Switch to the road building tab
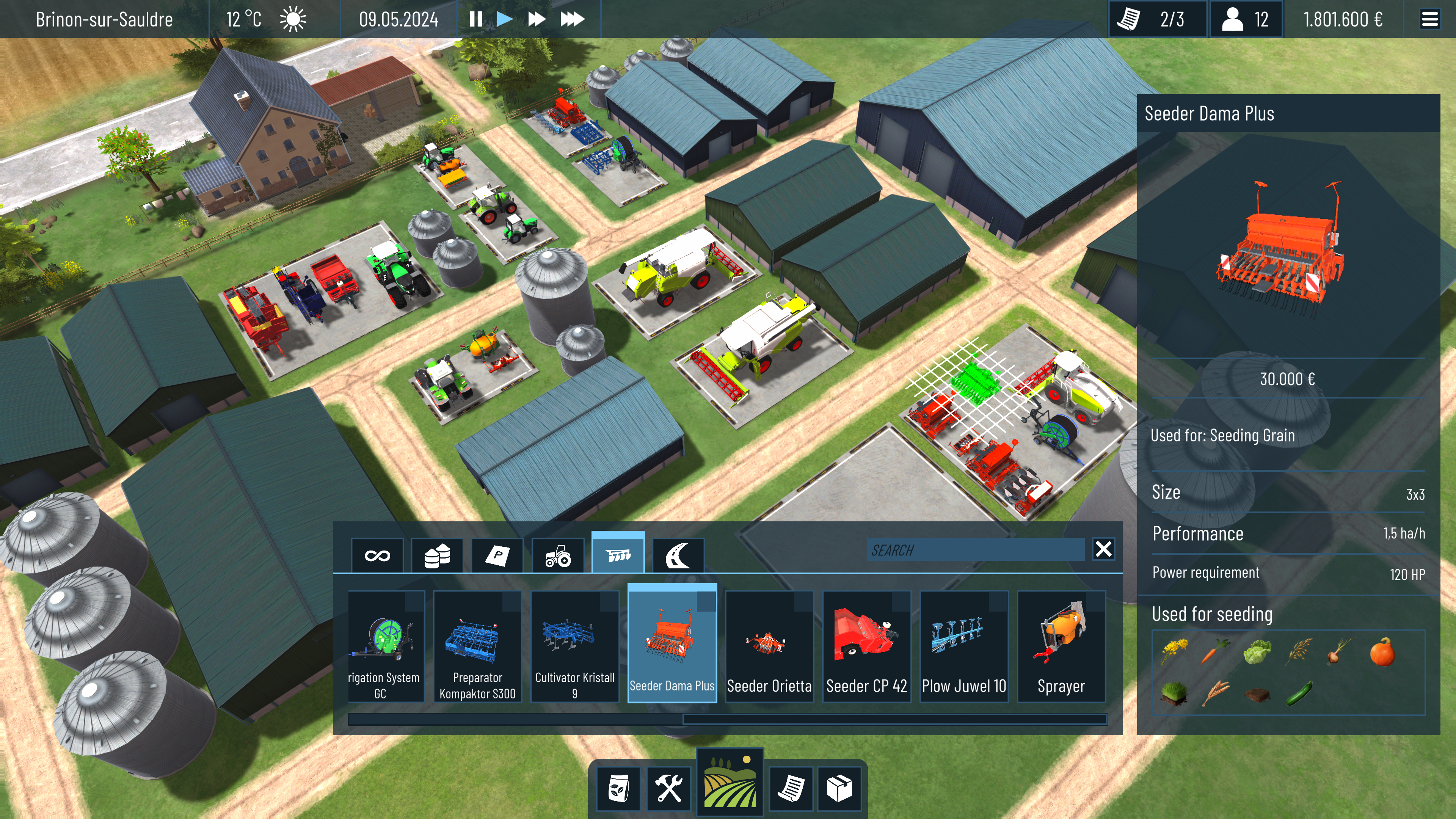Viewport: 1456px width, 819px height. 678,555
